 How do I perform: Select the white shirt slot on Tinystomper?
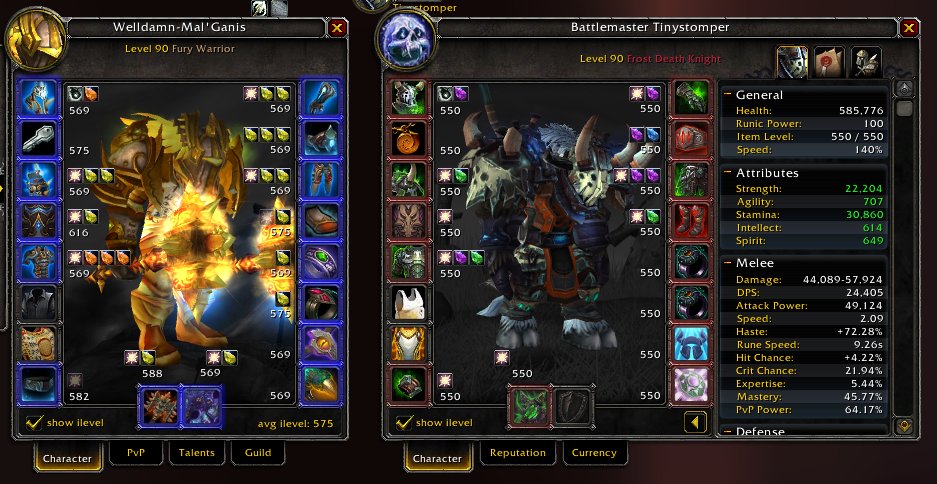coord(408,303)
